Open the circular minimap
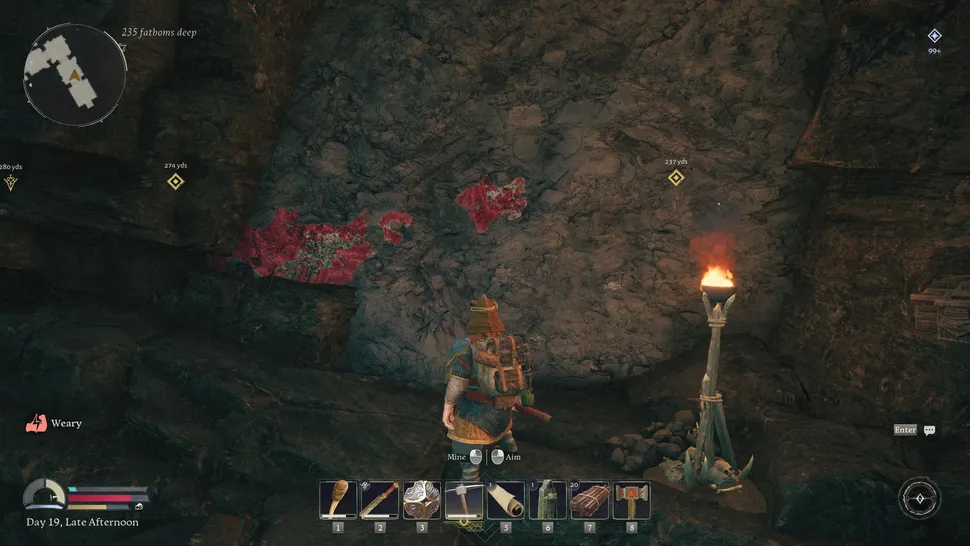This screenshot has width=970, height=546. [x=75, y=73]
